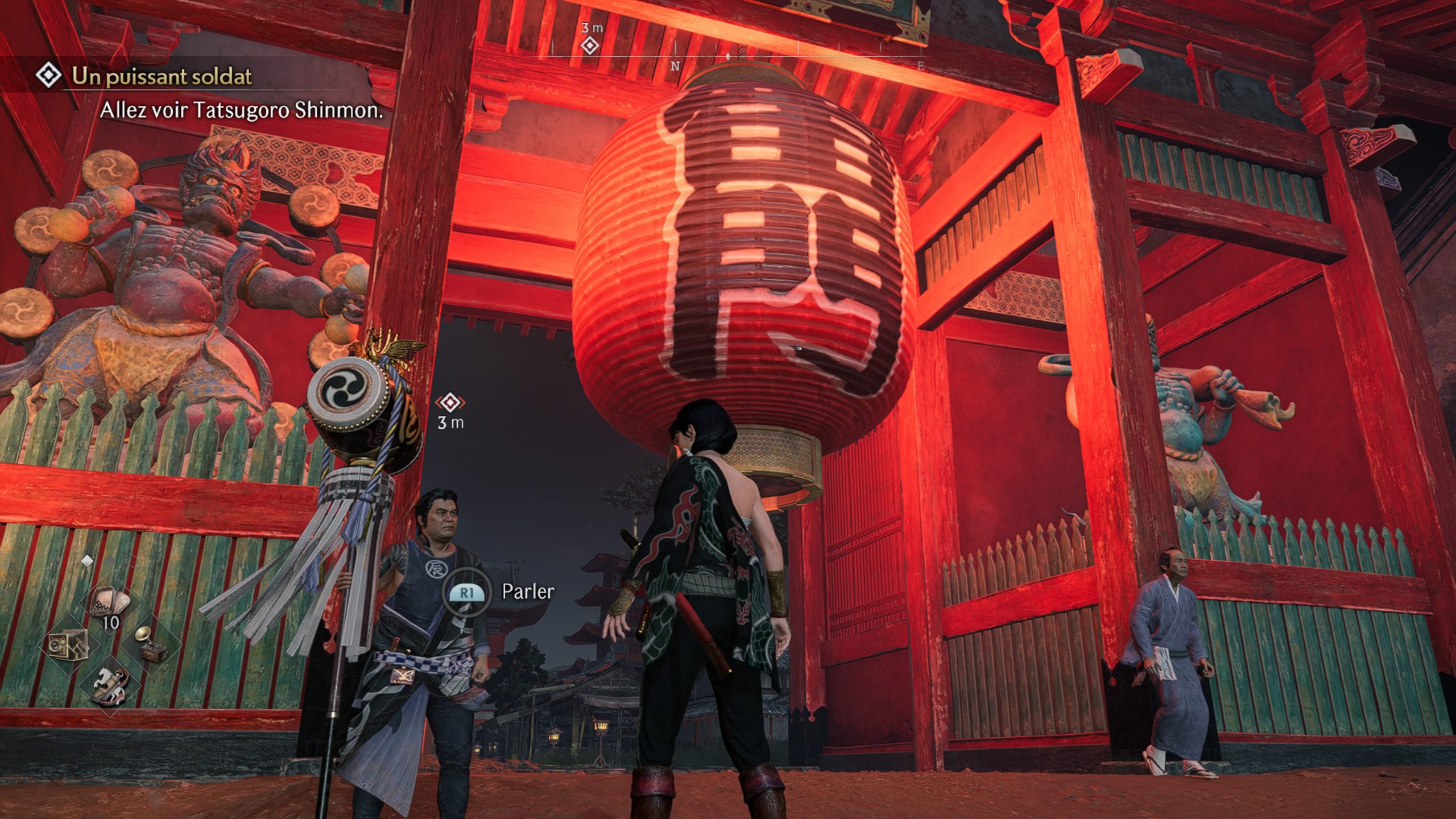The height and width of the screenshot is (819, 1456).
Task: Click the quest marker on the compass
Action: tap(590, 45)
